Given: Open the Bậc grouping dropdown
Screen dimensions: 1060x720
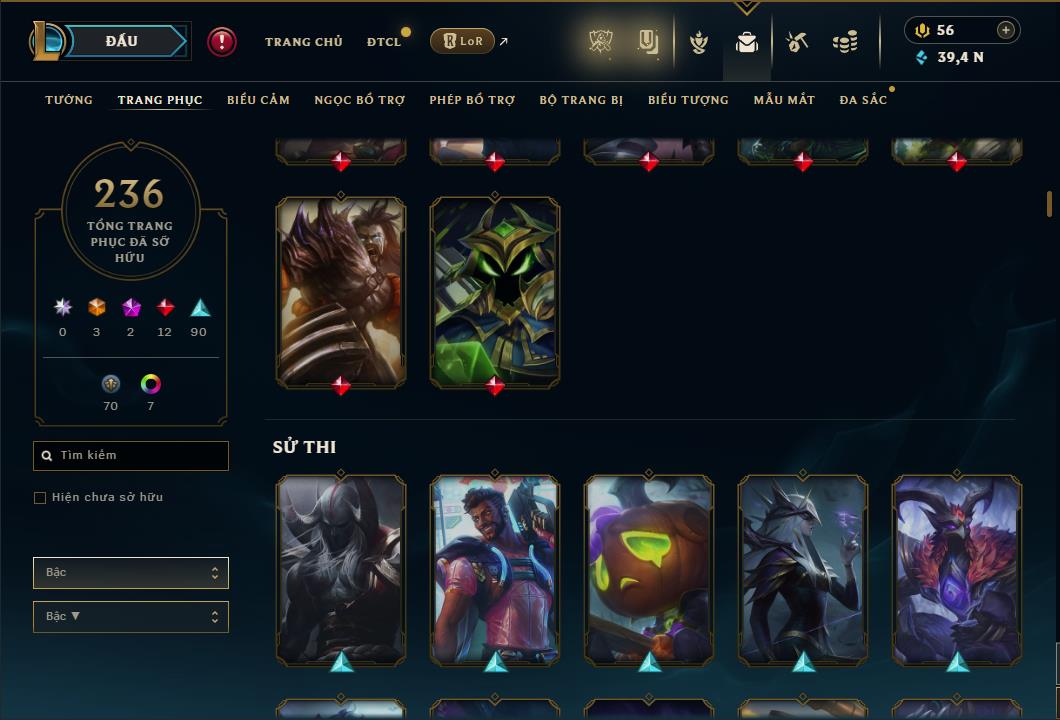Looking at the screenshot, I should 131,573.
